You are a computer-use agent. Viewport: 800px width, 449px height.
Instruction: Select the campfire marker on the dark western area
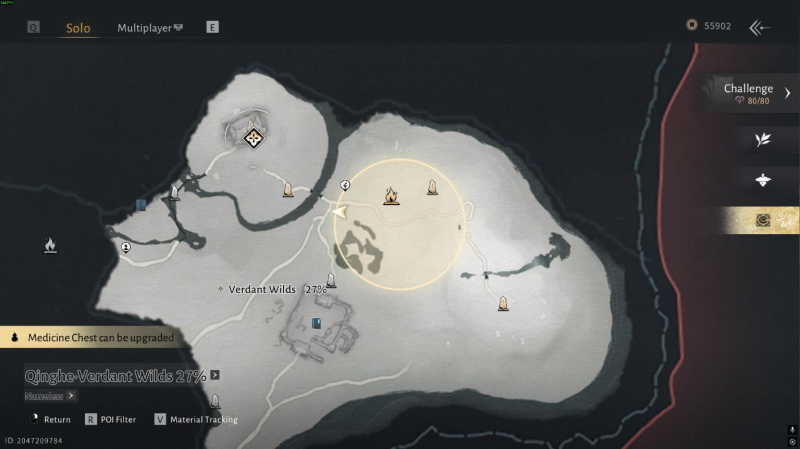50,245
